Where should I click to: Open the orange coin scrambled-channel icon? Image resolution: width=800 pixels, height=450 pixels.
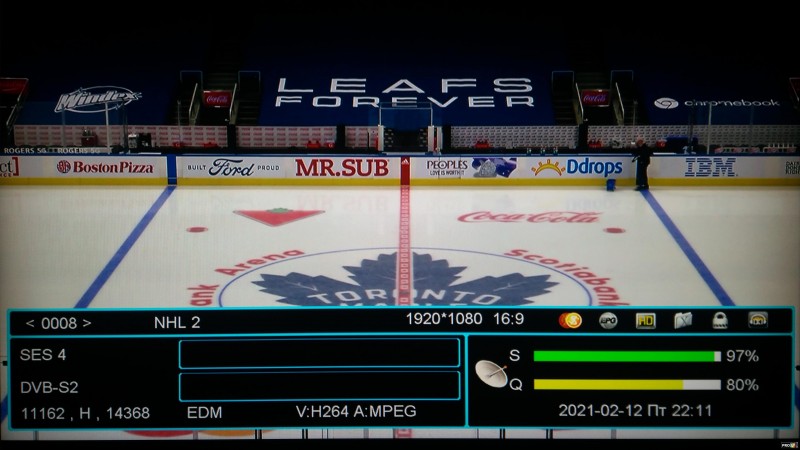tap(571, 321)
